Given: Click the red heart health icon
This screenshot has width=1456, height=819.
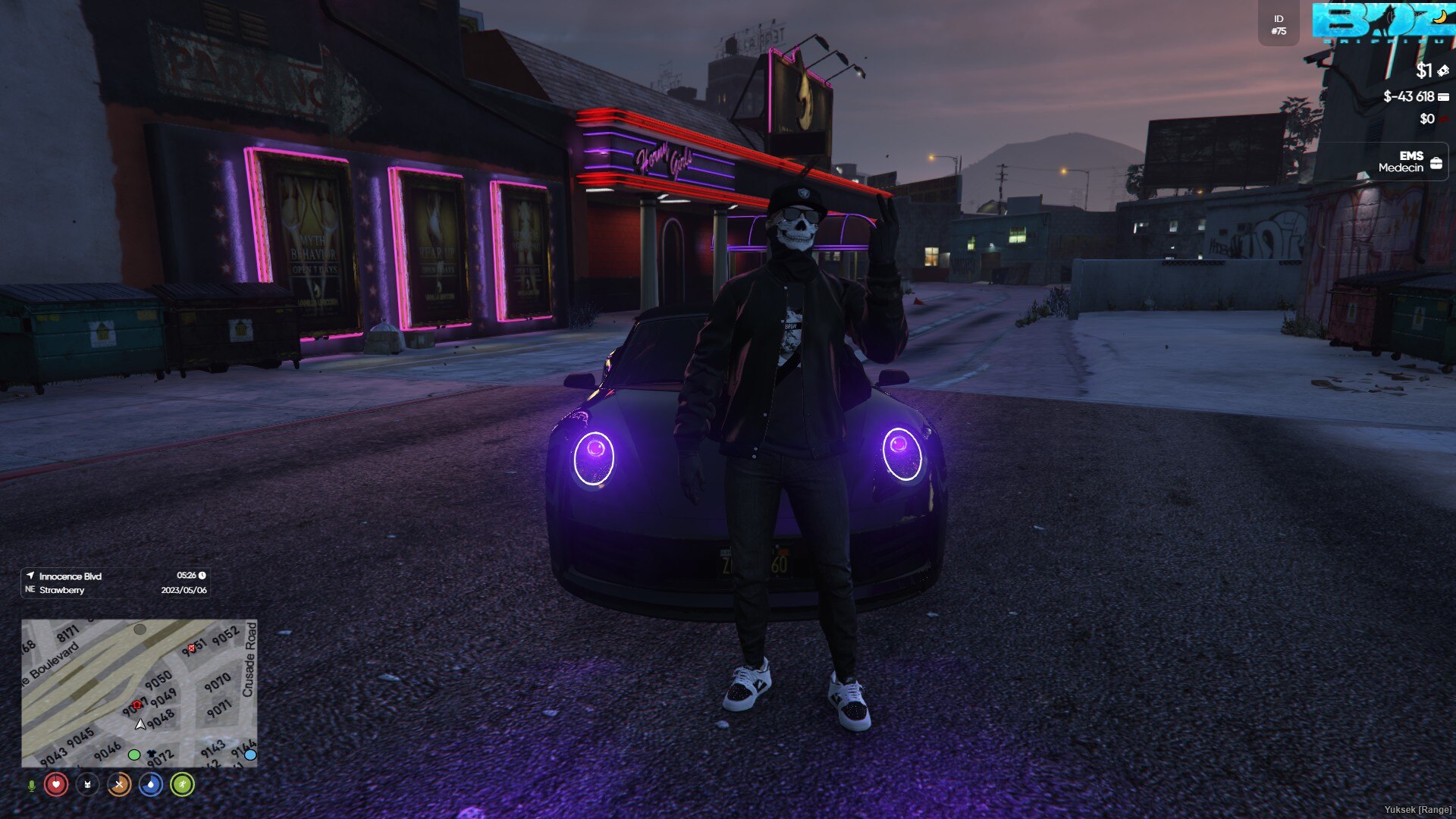Looking at the screenshot, I should pos(56,784).
